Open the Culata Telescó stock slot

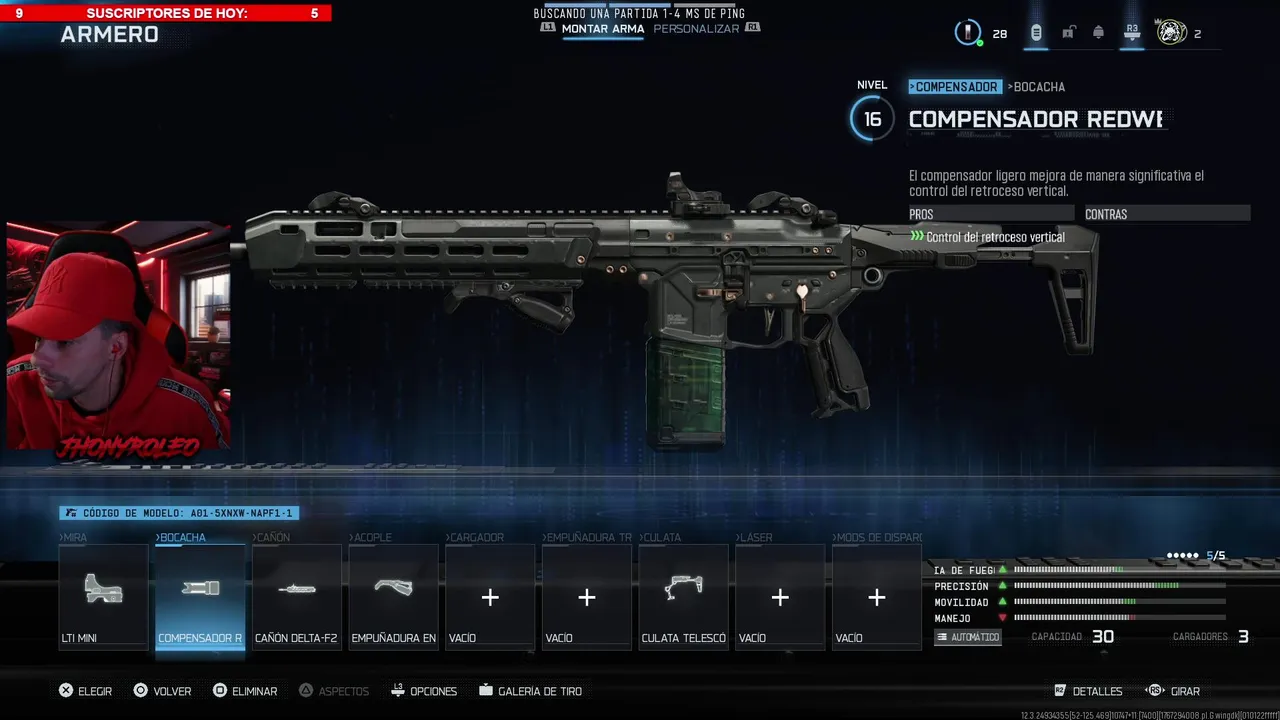(x=684, y=597)
